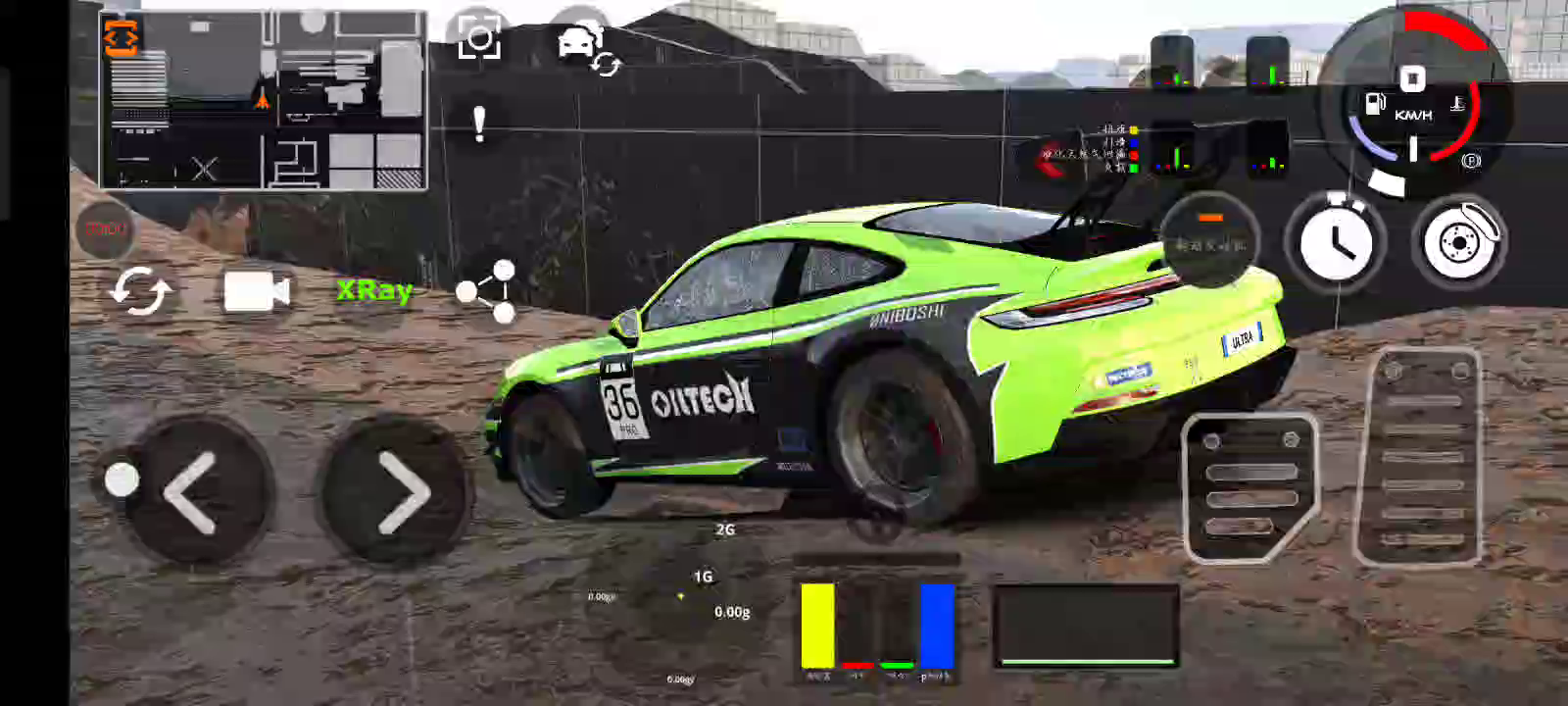
Task: Tap the brake pedal
Action: (1249, 486)
